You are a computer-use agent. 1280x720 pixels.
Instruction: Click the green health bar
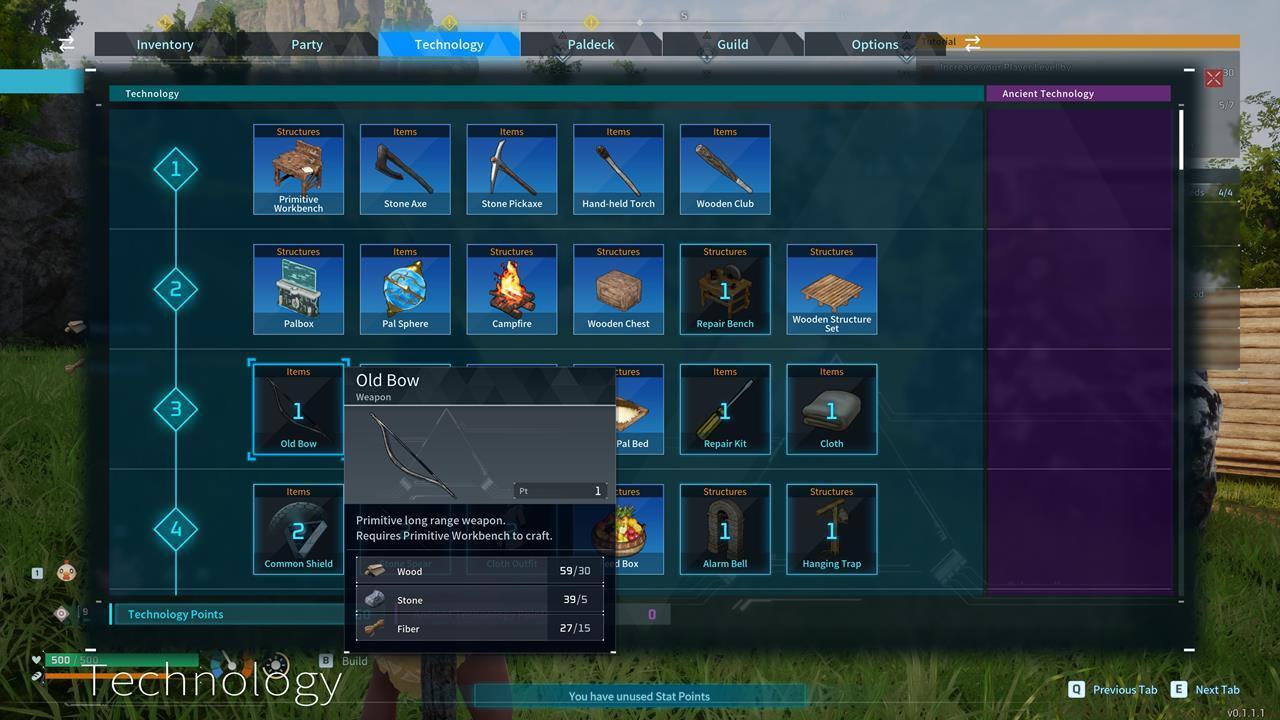point(120,660)
